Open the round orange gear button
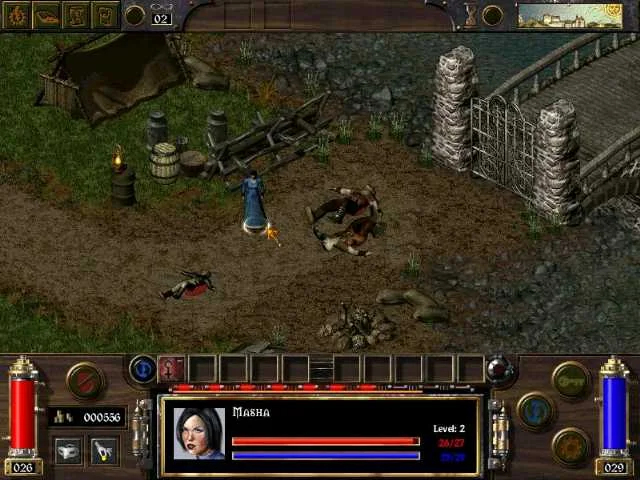The height and width of the screenshot is (480, 640). click(571, 446)
